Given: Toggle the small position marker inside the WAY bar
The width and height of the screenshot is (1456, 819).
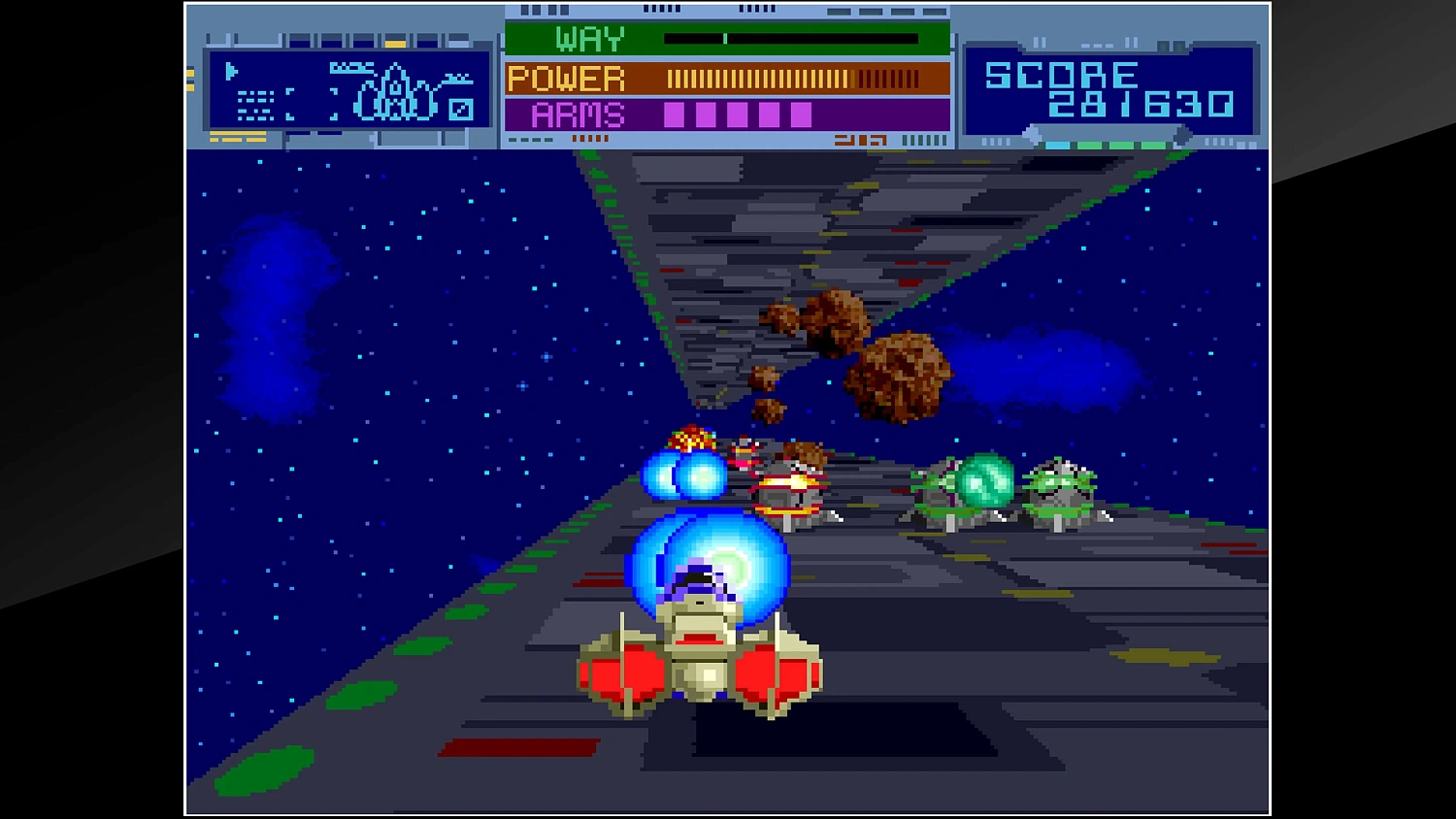Looking at the screenshot, I should coord(726,38).
